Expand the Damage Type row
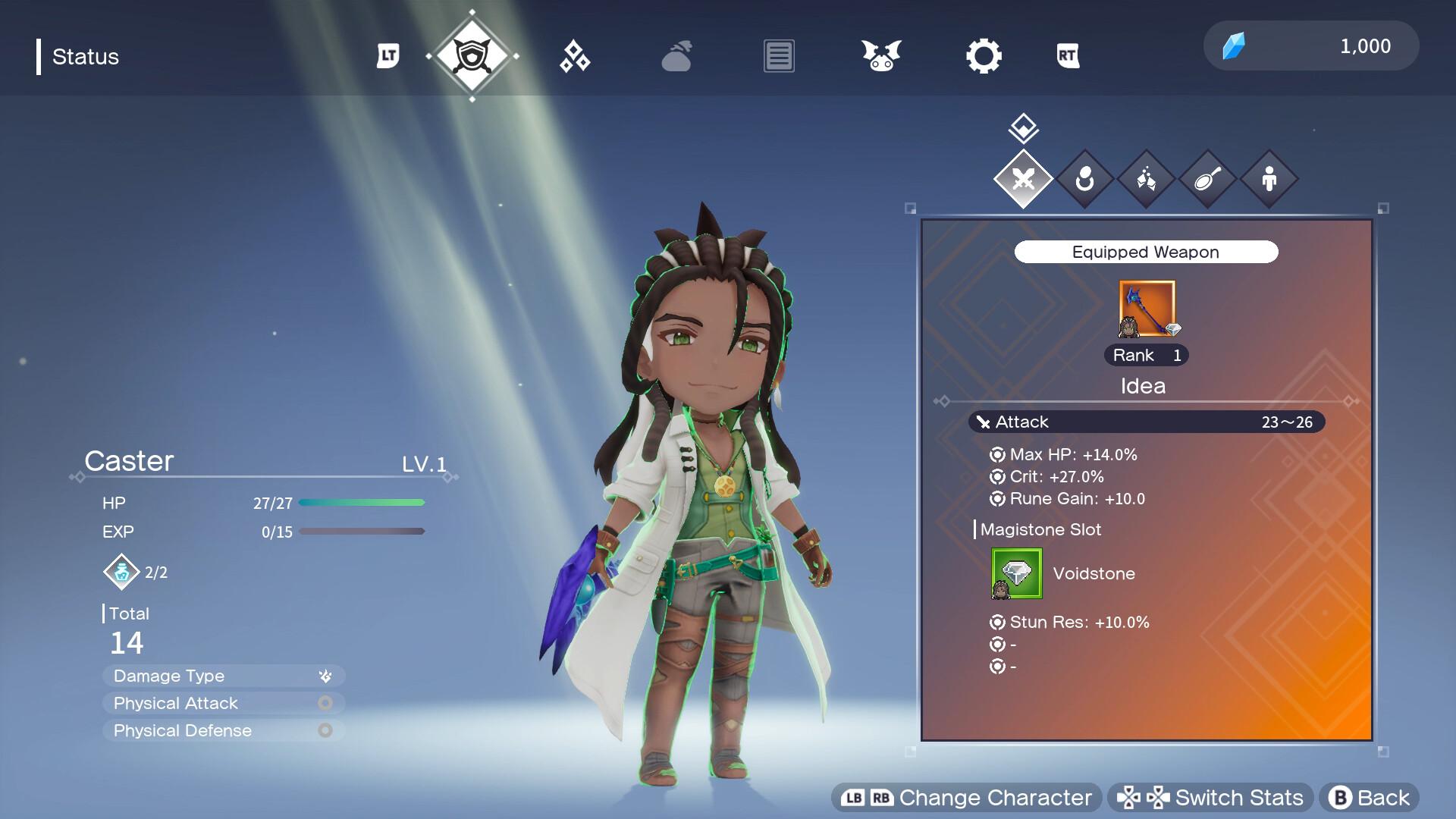The image size is (1456, 819). coord(223,675)
